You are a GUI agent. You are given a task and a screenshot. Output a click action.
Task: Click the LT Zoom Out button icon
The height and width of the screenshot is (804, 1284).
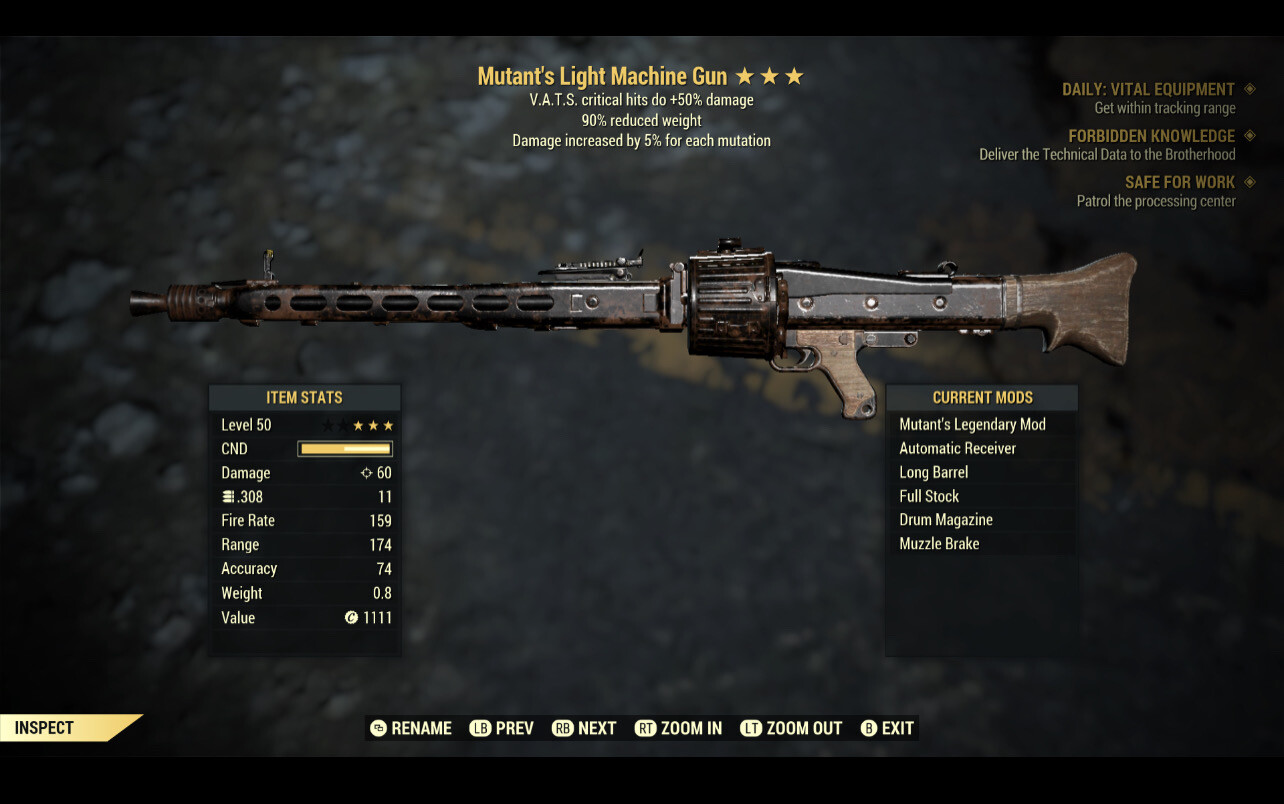coord(750,728)
